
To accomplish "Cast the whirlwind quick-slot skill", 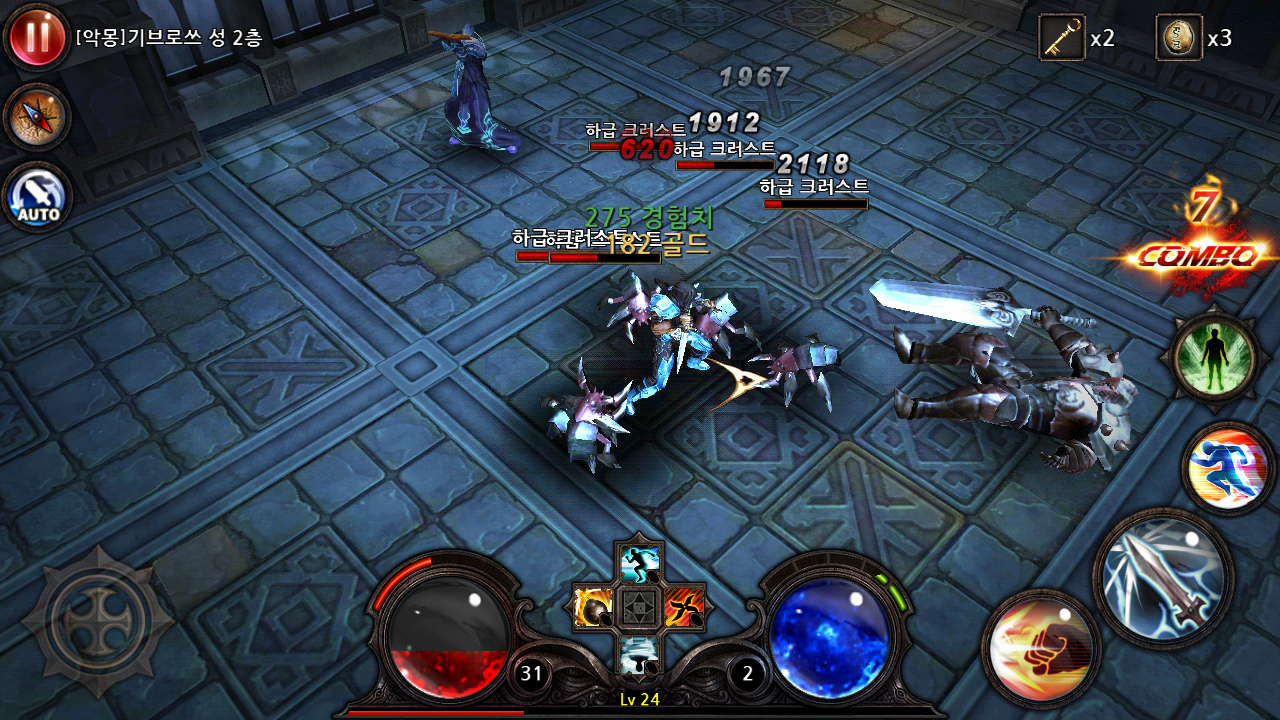I will point(638,652).
